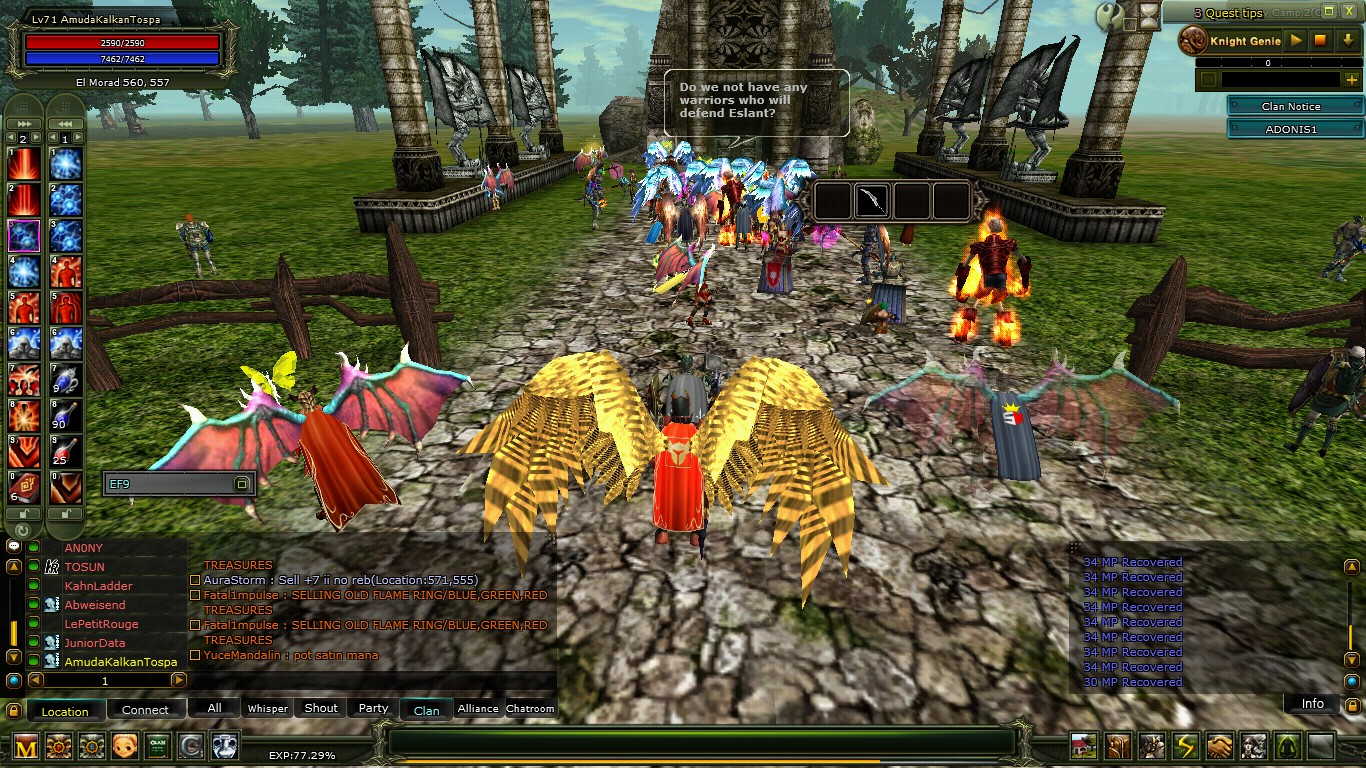Expand the left skill bar with triple arrows
The image size is (1366, 768).
[23, 124]
